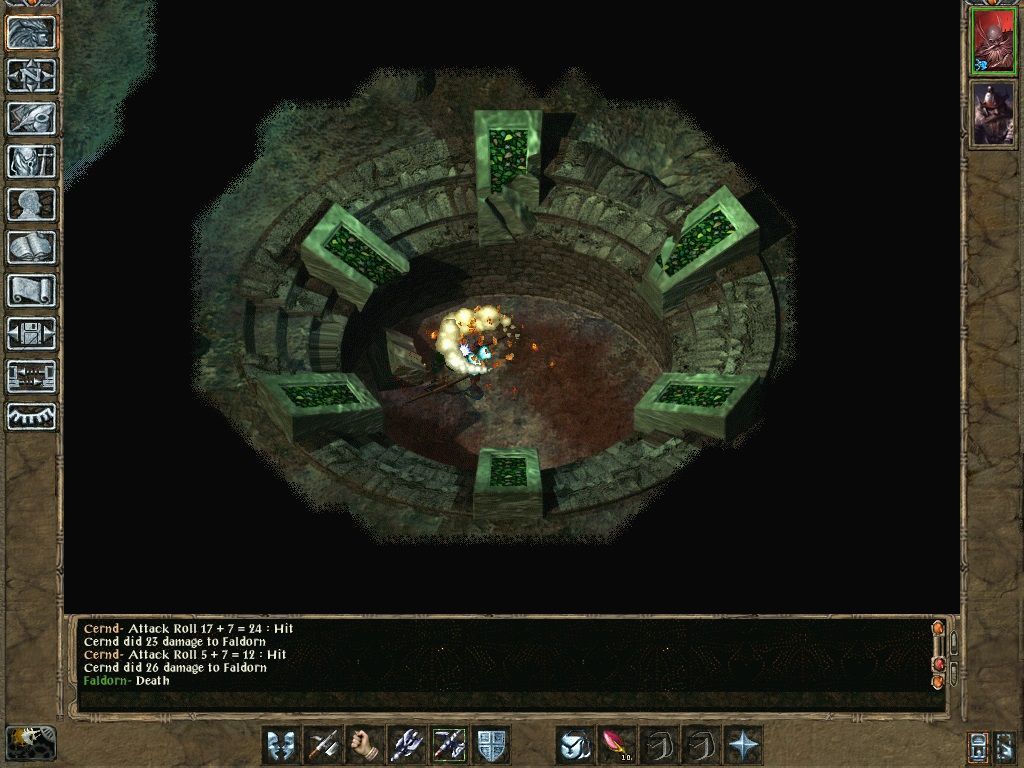Viewport: 1024px width, 768px height.
Task: Open the journal with the quill icon
Action: [31, 118]
